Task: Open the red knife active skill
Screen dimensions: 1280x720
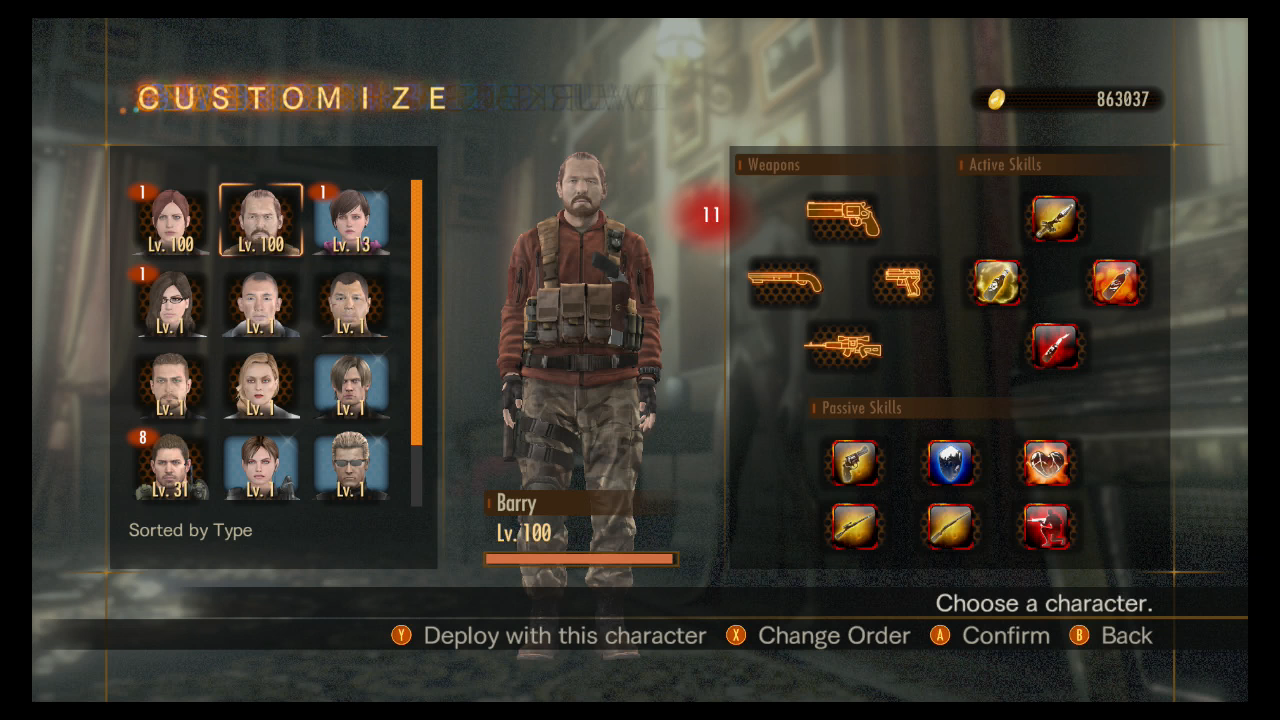Action: tap(1056, 346)
